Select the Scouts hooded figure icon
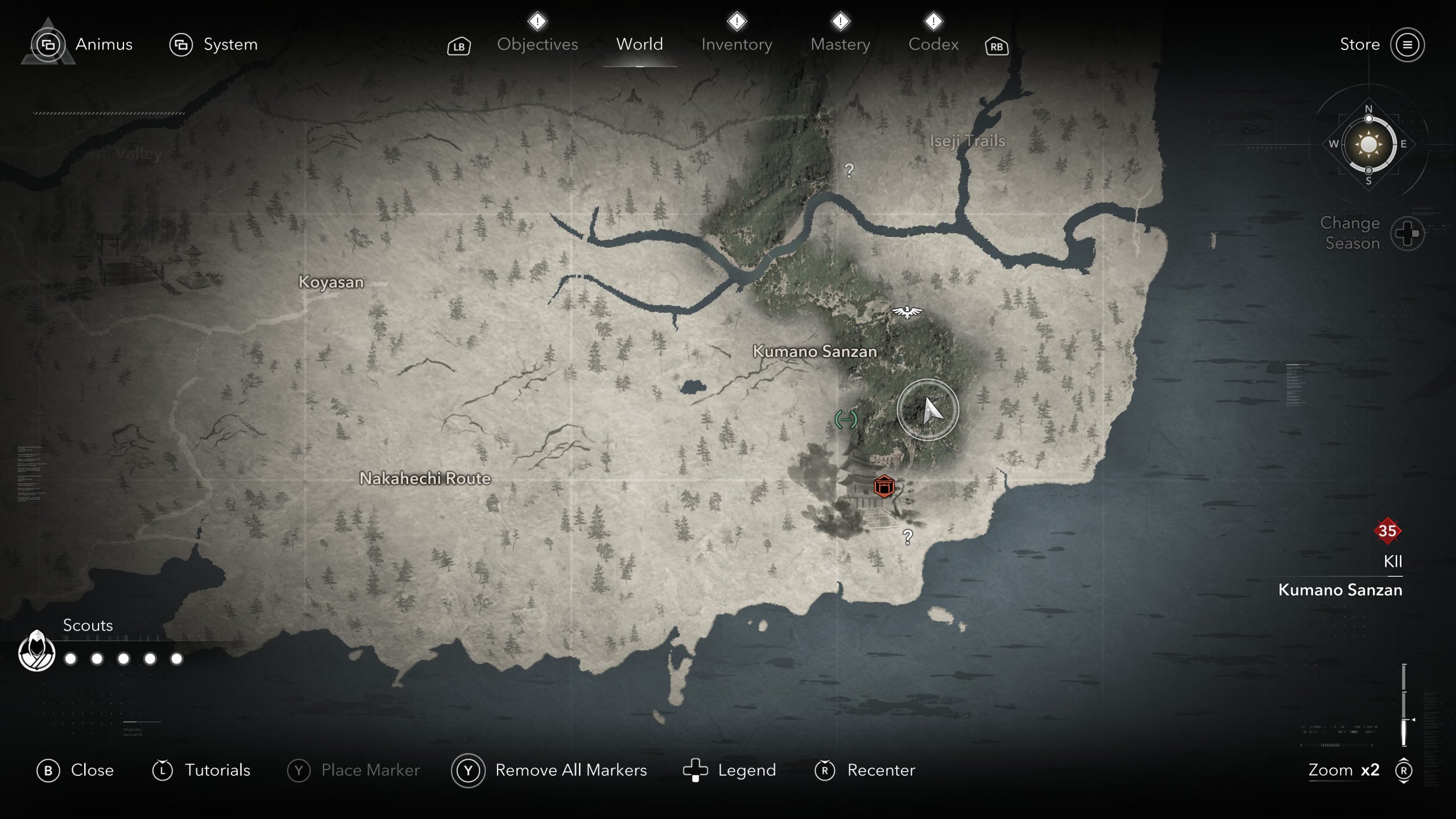1456x819 pixels. pos(37,651)
